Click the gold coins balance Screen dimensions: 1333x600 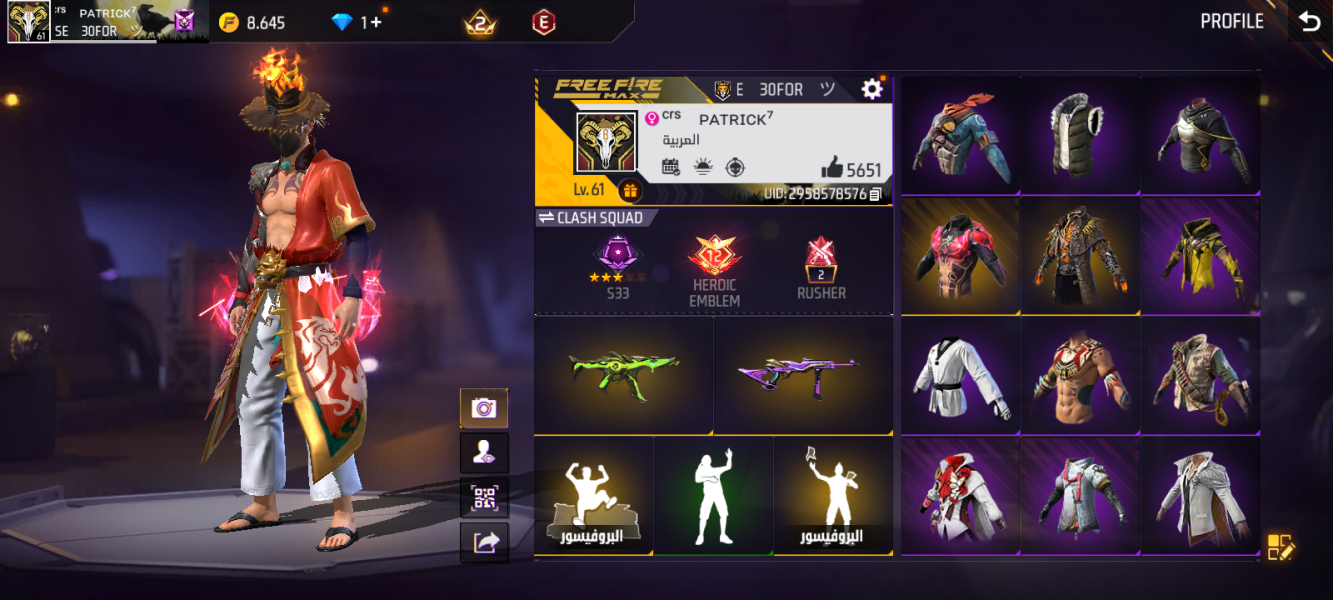pos(253,22)
